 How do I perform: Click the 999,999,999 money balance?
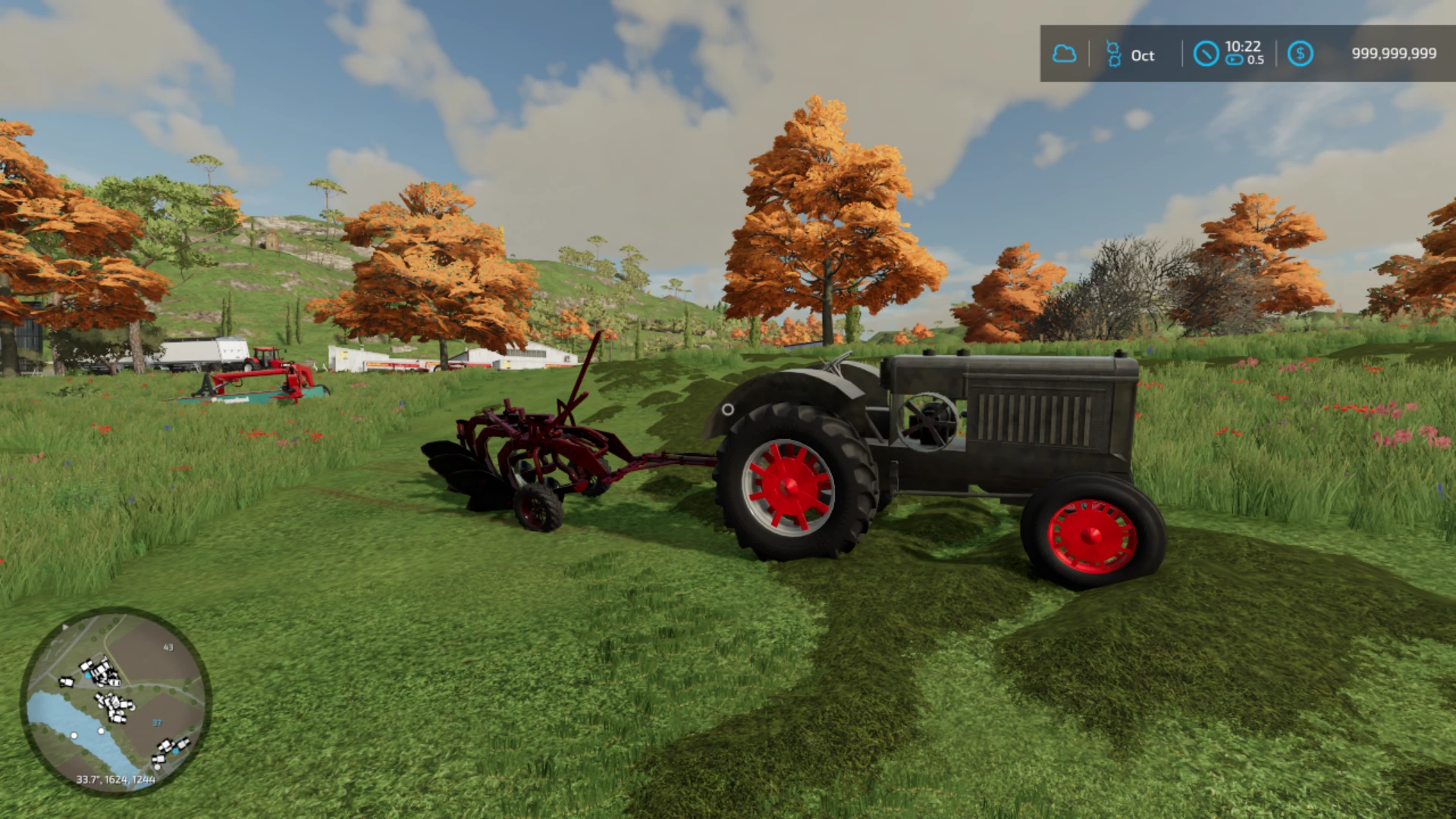click(1393, 53)
